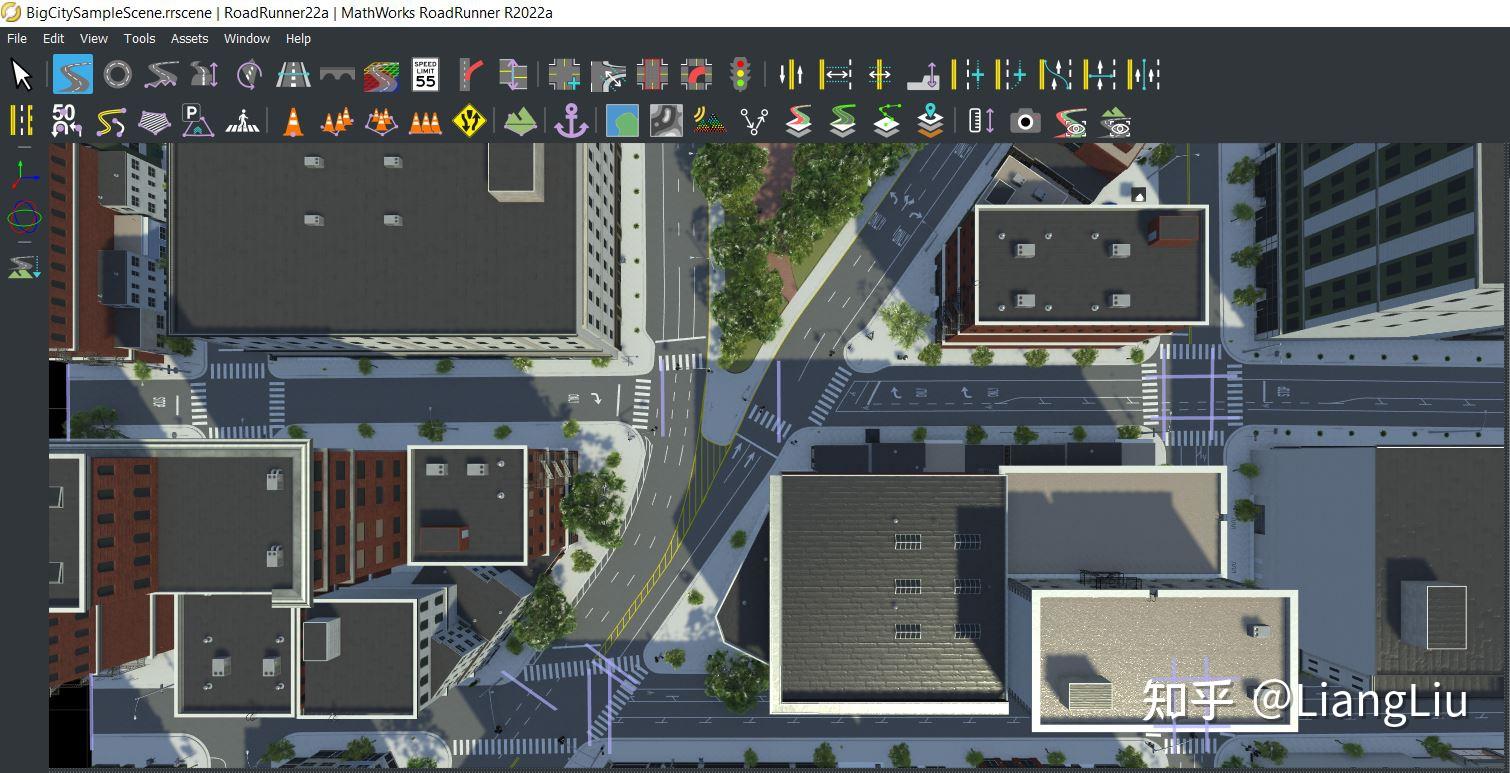Select the traffic cone Prop Point Tool
The height and width of the screenshot is (773, 1510).
pyautogui.click(x=291, y=120)
